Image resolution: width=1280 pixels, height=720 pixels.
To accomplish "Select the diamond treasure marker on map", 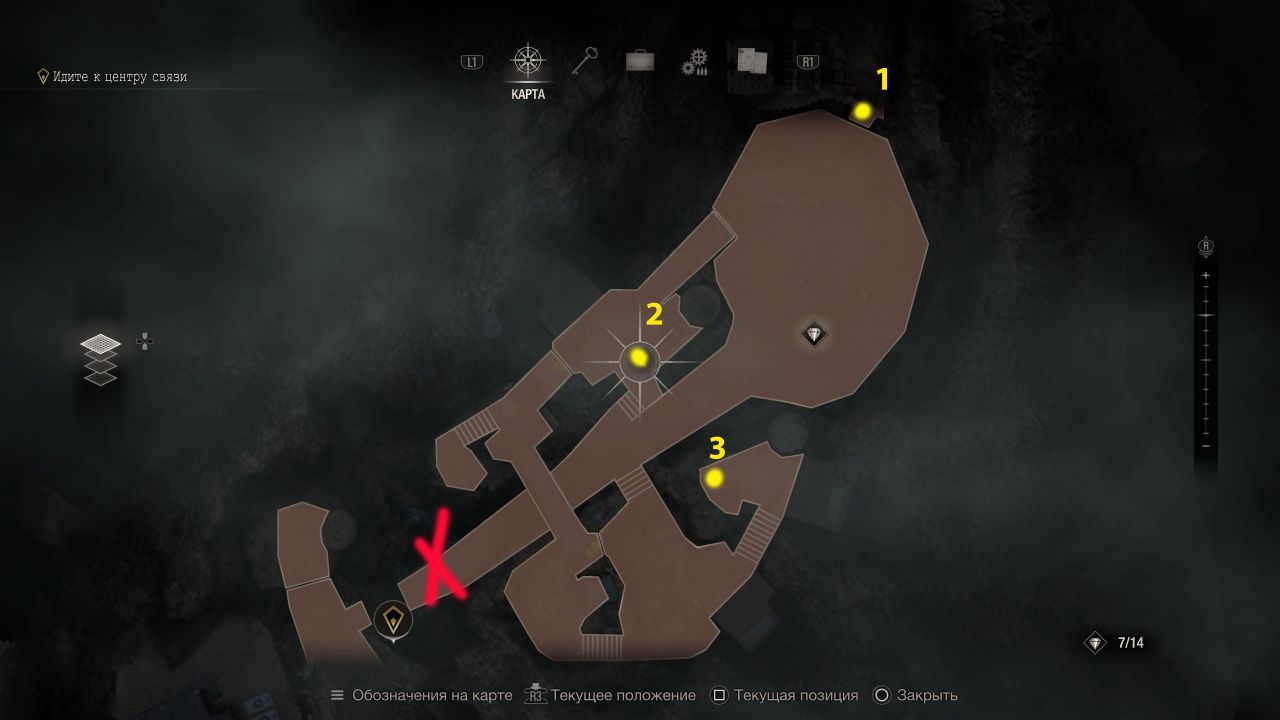I will [815, 334].
